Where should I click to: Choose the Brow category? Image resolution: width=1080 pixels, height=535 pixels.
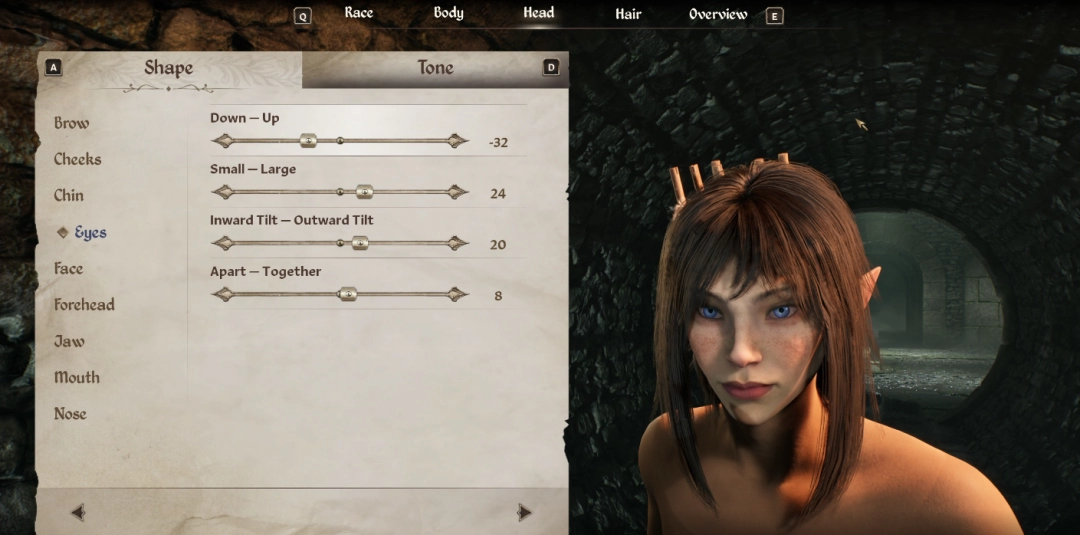click(x=71, y=123)
